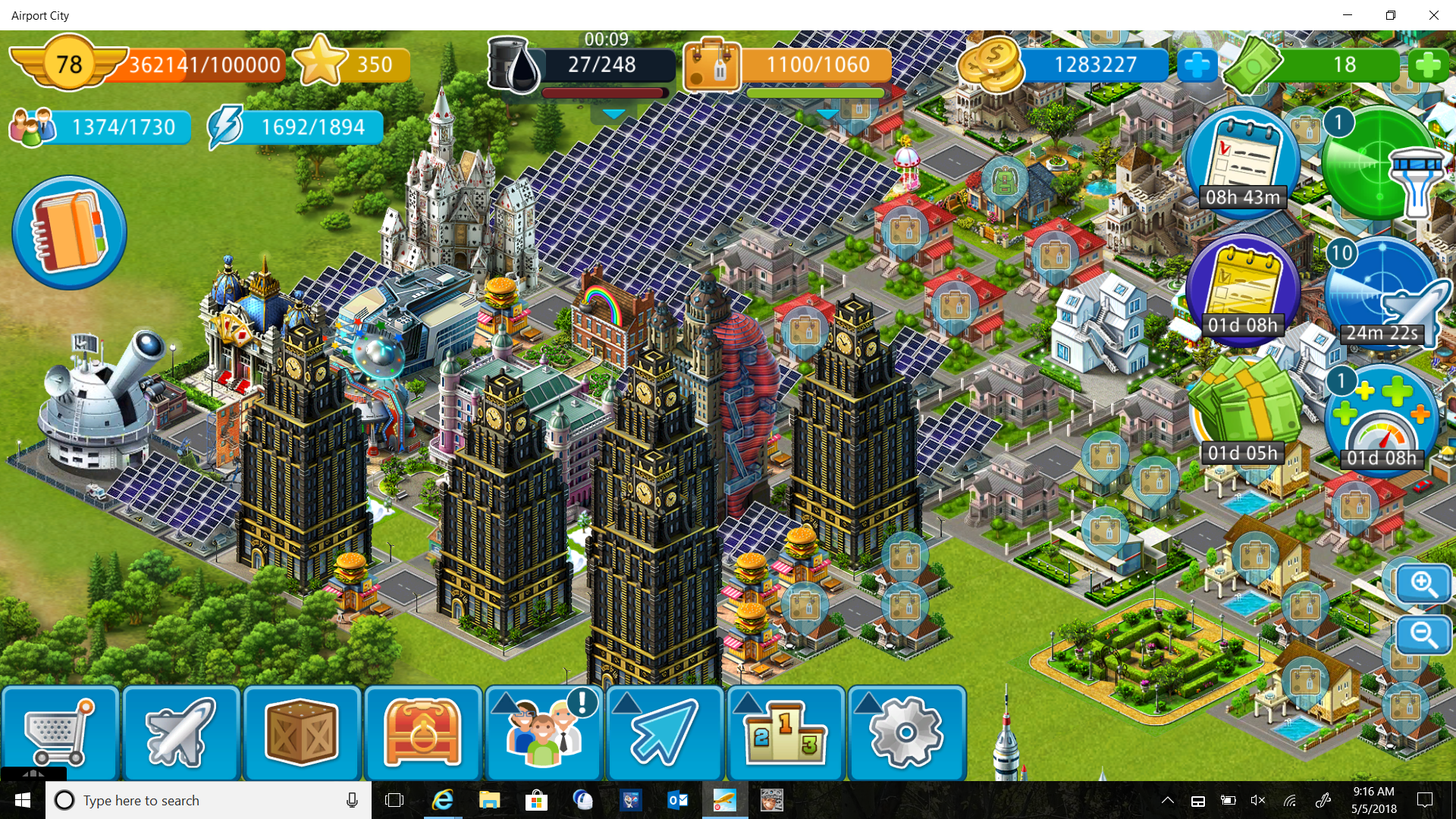Zoom in with the plus magnifier
Viewport: 1456px width, 819px height.
tap(1423, 584)
